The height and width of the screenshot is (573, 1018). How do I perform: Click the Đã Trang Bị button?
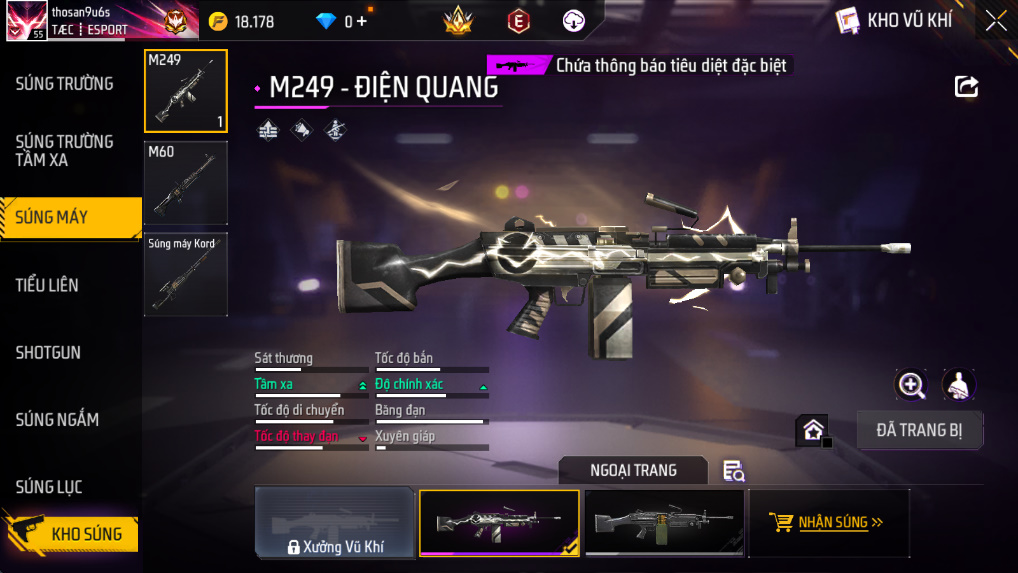(920, 430)
